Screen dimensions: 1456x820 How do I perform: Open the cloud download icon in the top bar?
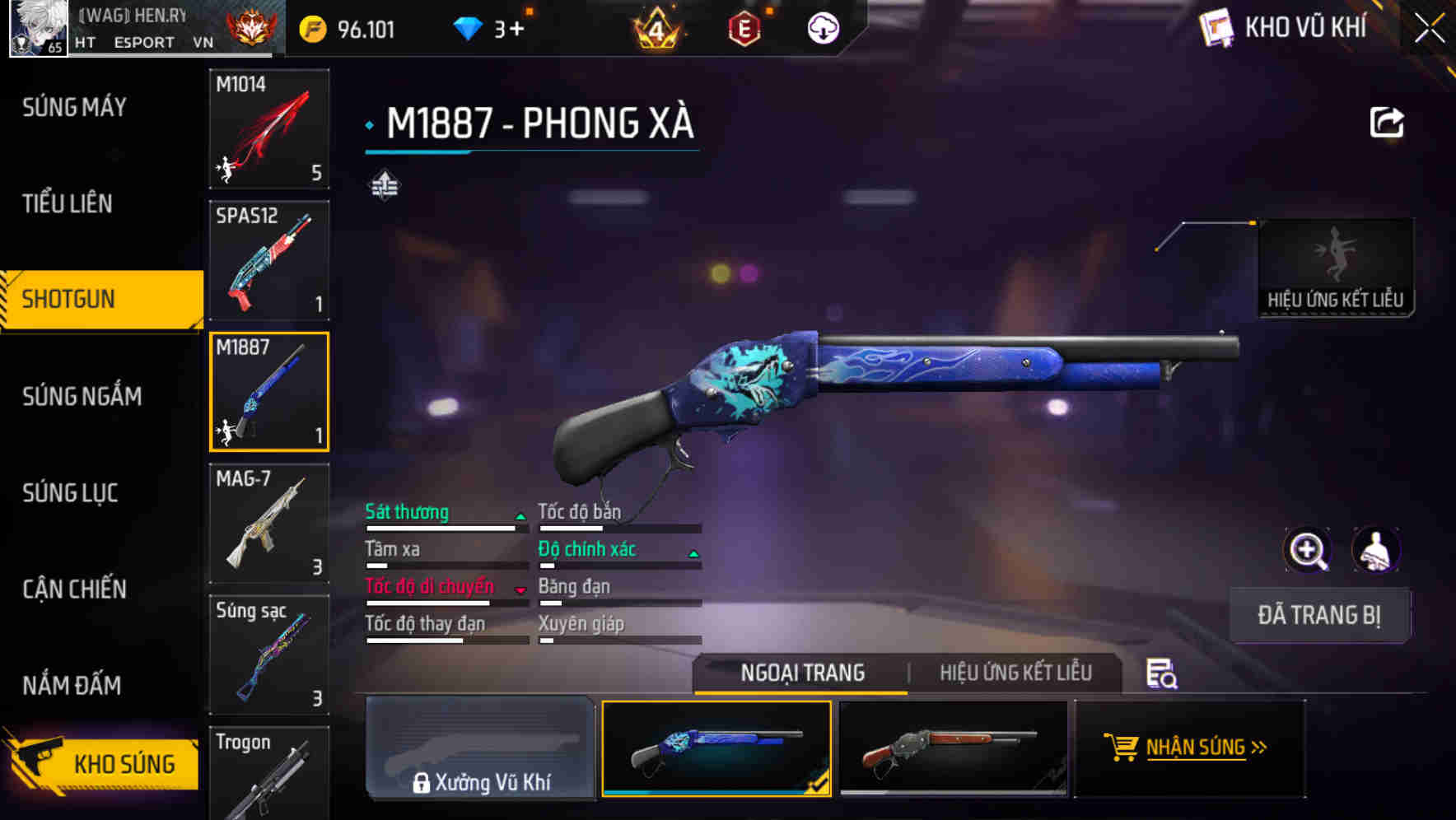[x=823, y=28]
